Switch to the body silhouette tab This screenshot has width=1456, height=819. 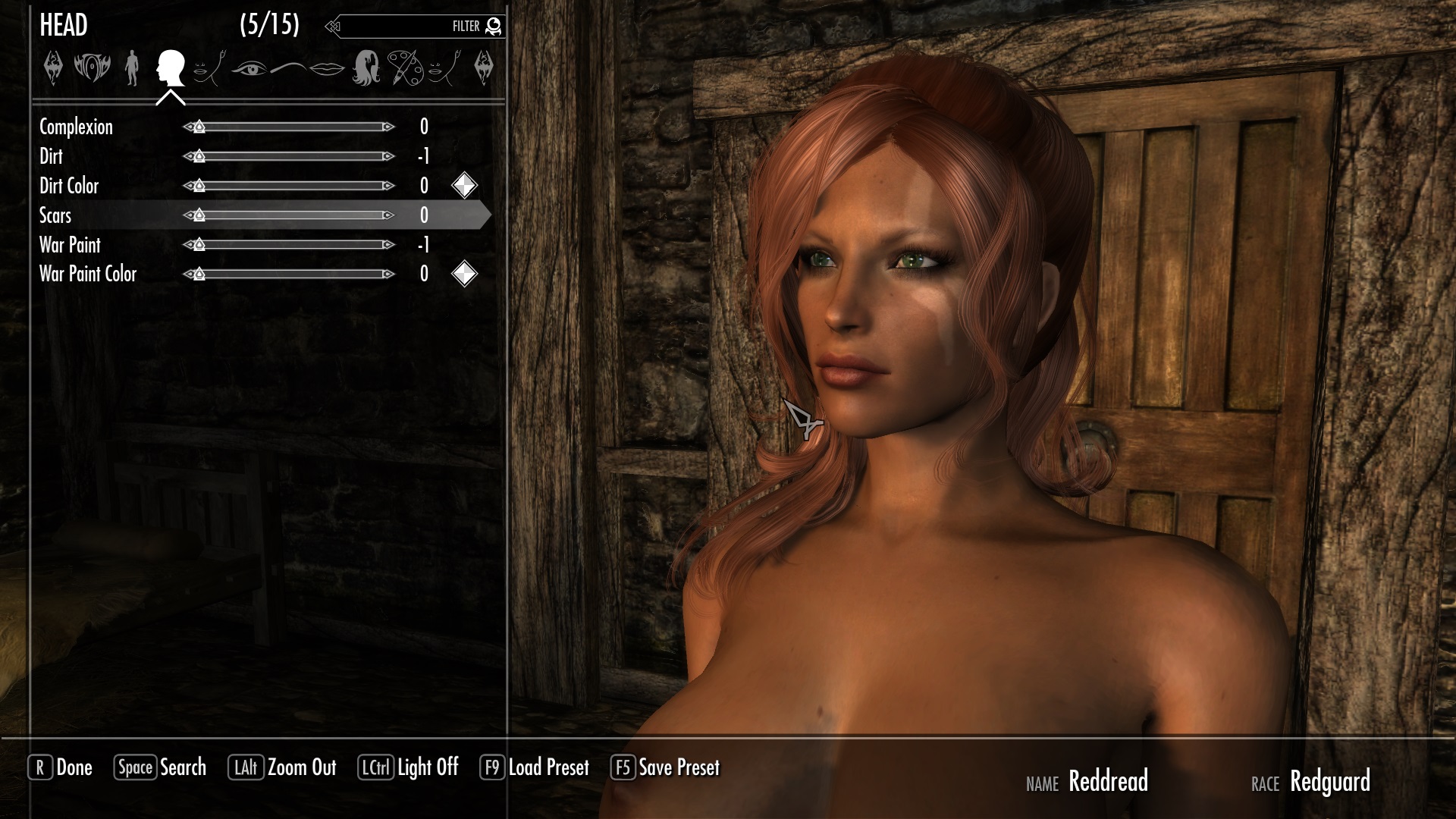pyautogui.click(x=132, y=68)
